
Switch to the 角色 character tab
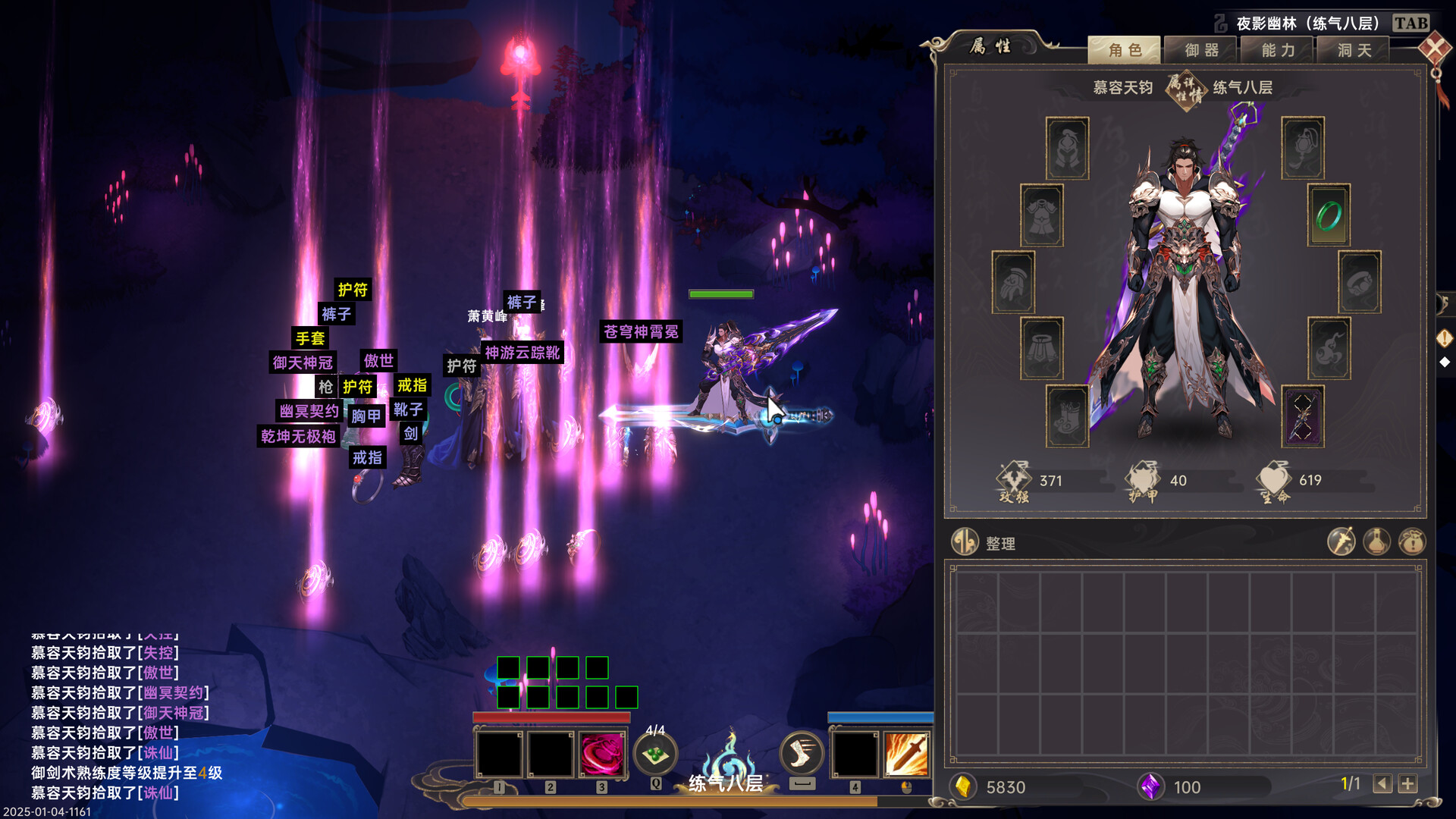1124,50
